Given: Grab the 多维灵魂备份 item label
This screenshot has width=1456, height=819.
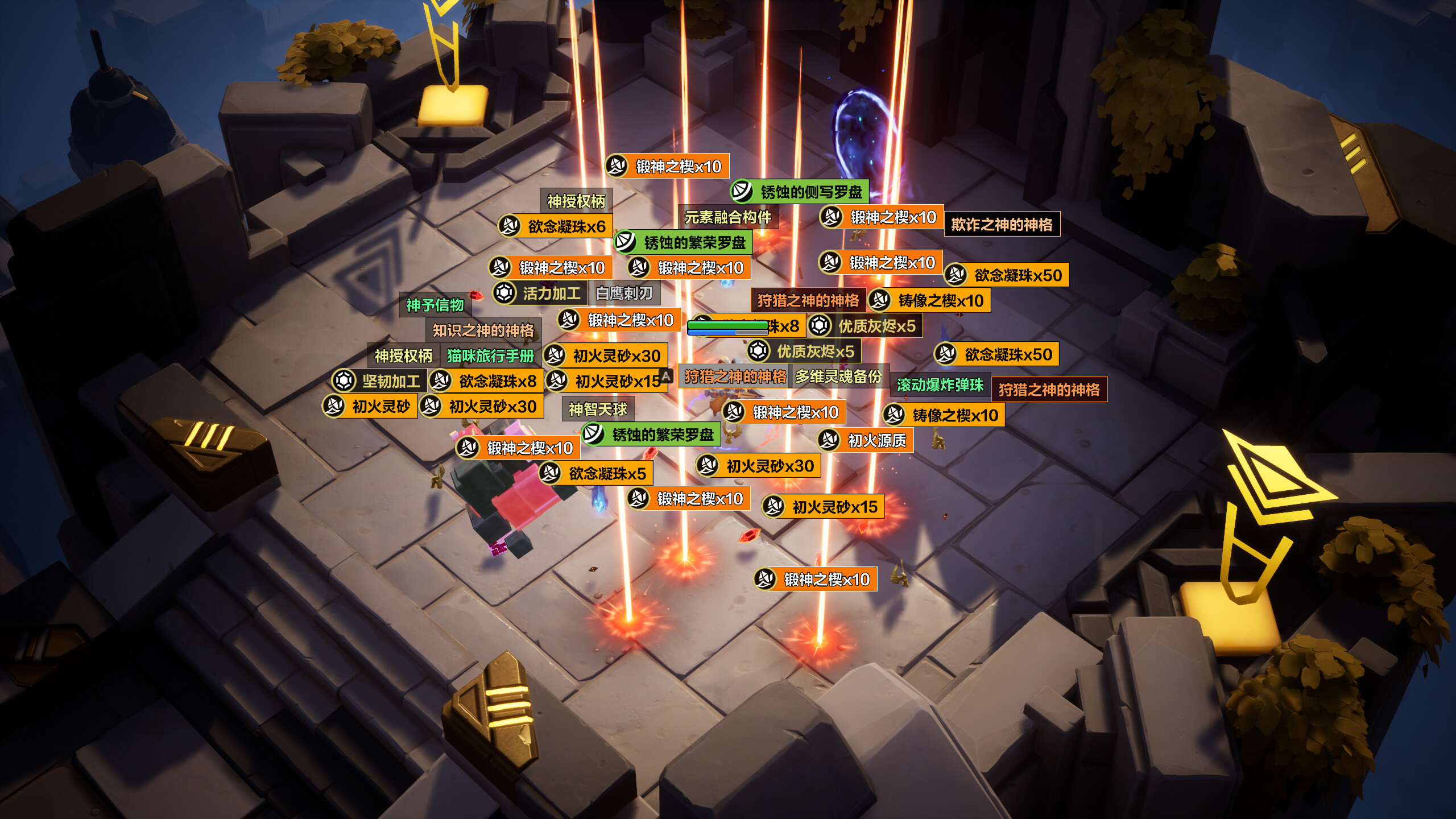Looking at the screenshot, I should (x=838, y=377).
